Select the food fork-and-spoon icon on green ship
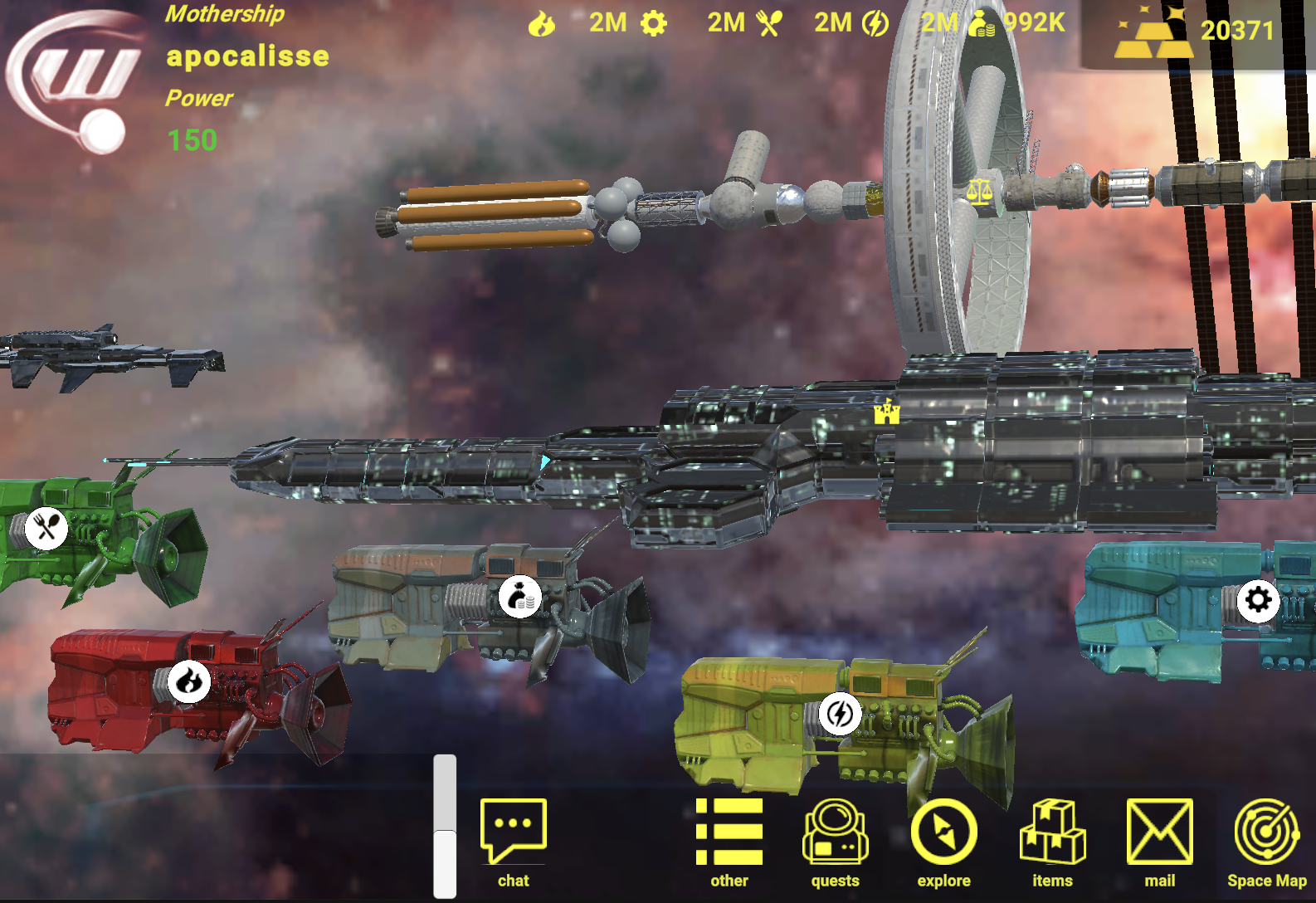1316x903 pixels. click(x=46, y=527)
